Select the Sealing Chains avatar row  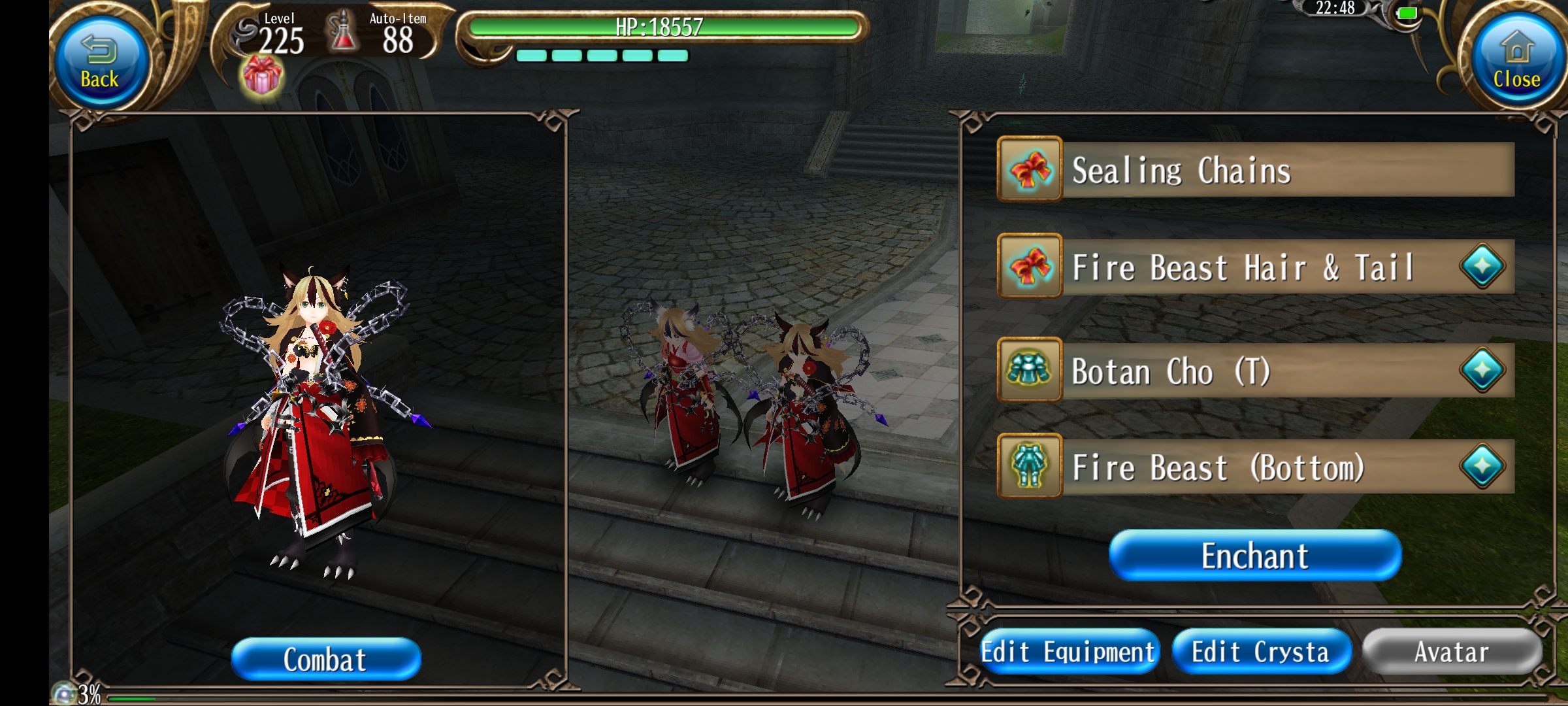[1254, 170]
